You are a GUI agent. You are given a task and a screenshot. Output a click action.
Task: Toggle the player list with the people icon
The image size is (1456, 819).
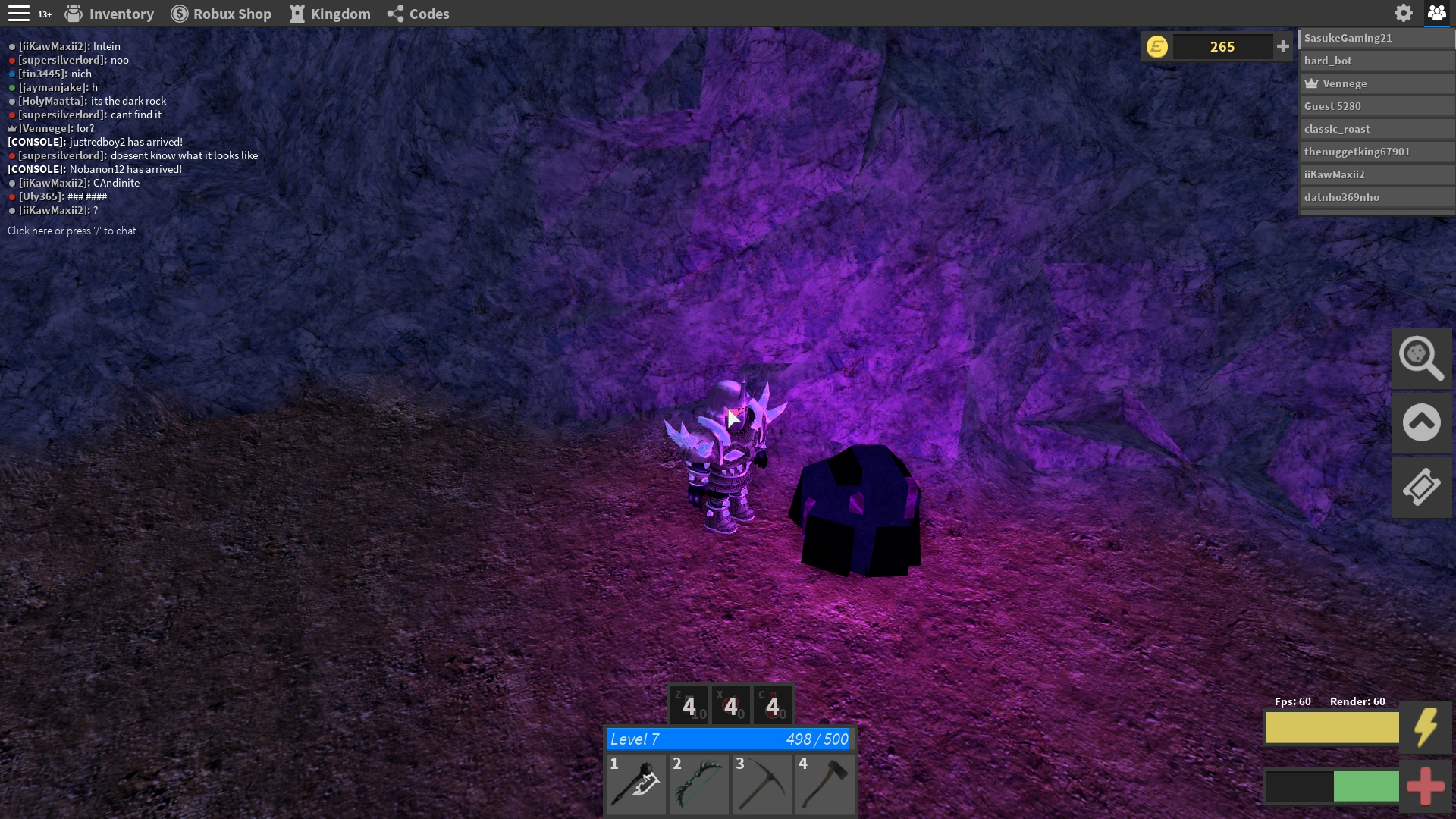coord(1438,13)
